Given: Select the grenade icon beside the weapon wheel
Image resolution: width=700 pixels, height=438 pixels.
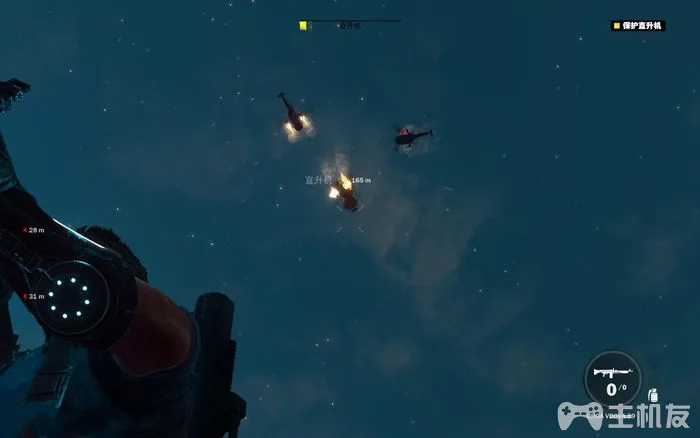Looking at the screenshot, I should pos(652,394).
